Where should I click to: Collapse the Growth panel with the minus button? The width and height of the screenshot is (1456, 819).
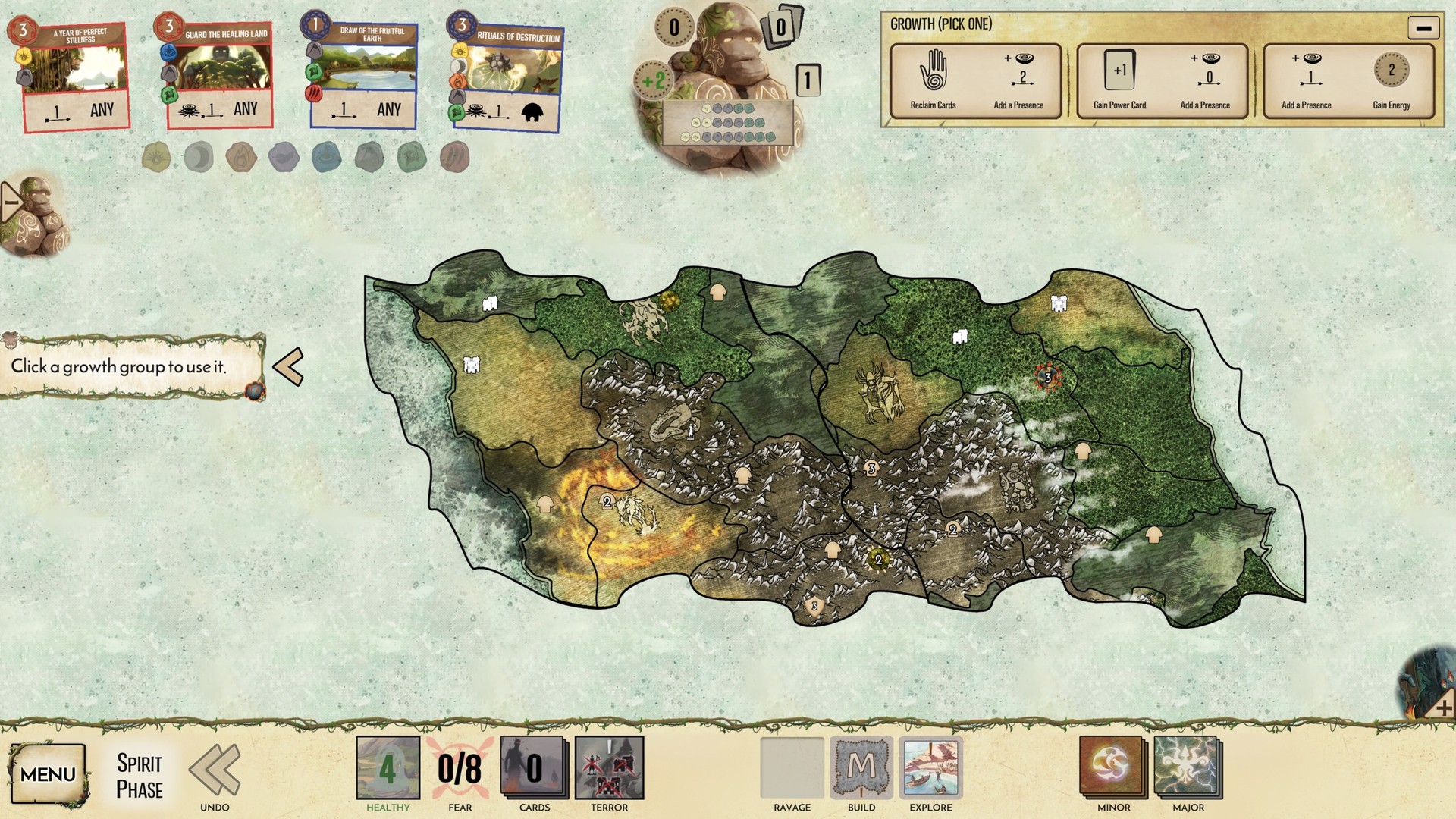[x=1423, y=28]
